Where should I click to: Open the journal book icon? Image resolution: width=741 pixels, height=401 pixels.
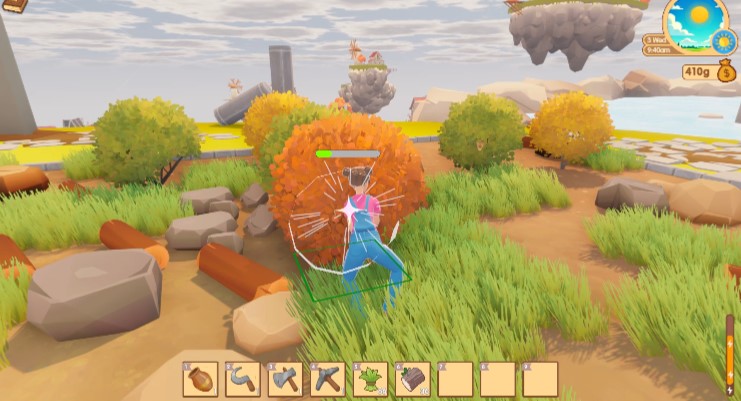coord(15,7)
